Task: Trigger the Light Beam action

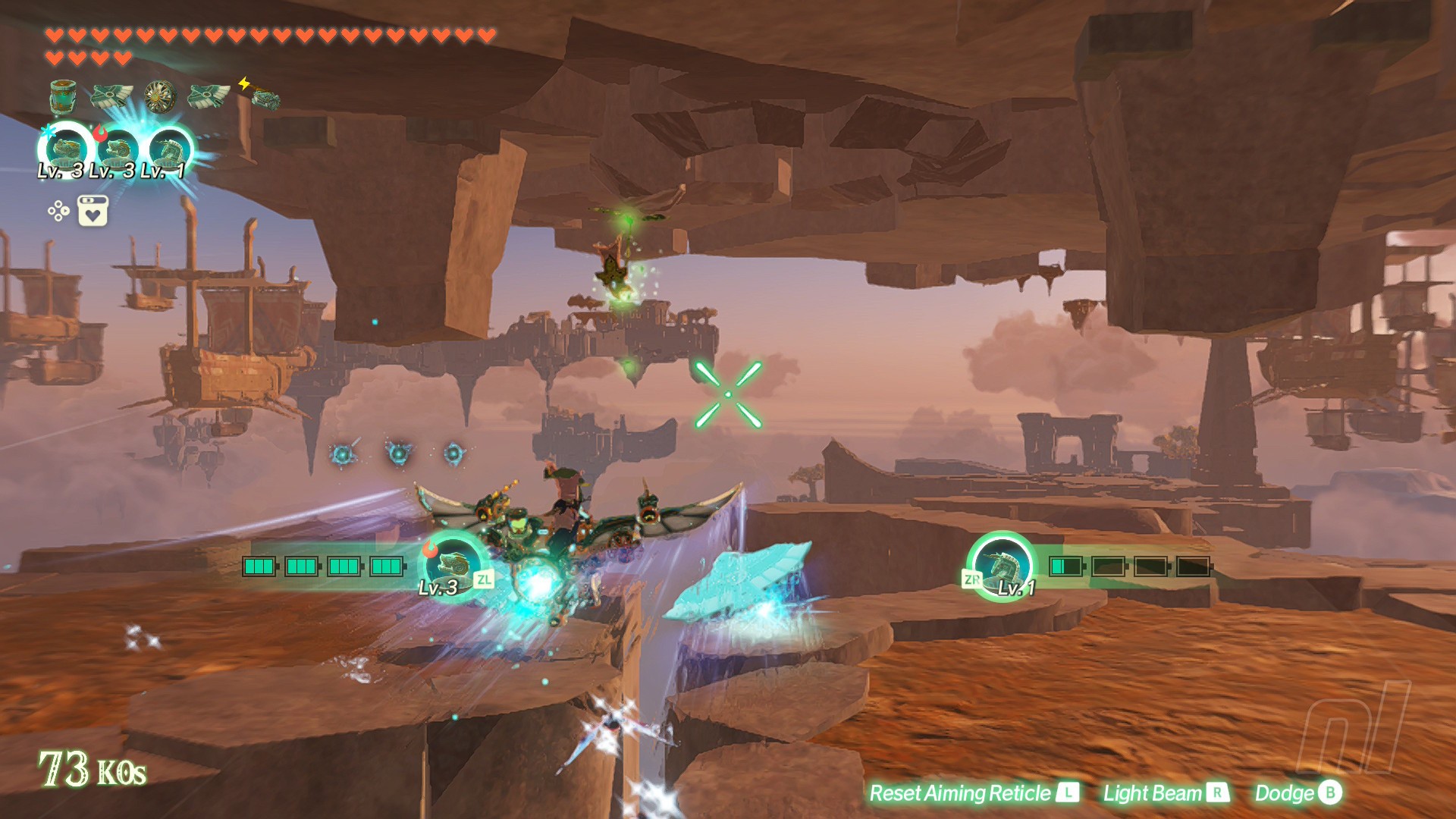Action: point(1165,793)
